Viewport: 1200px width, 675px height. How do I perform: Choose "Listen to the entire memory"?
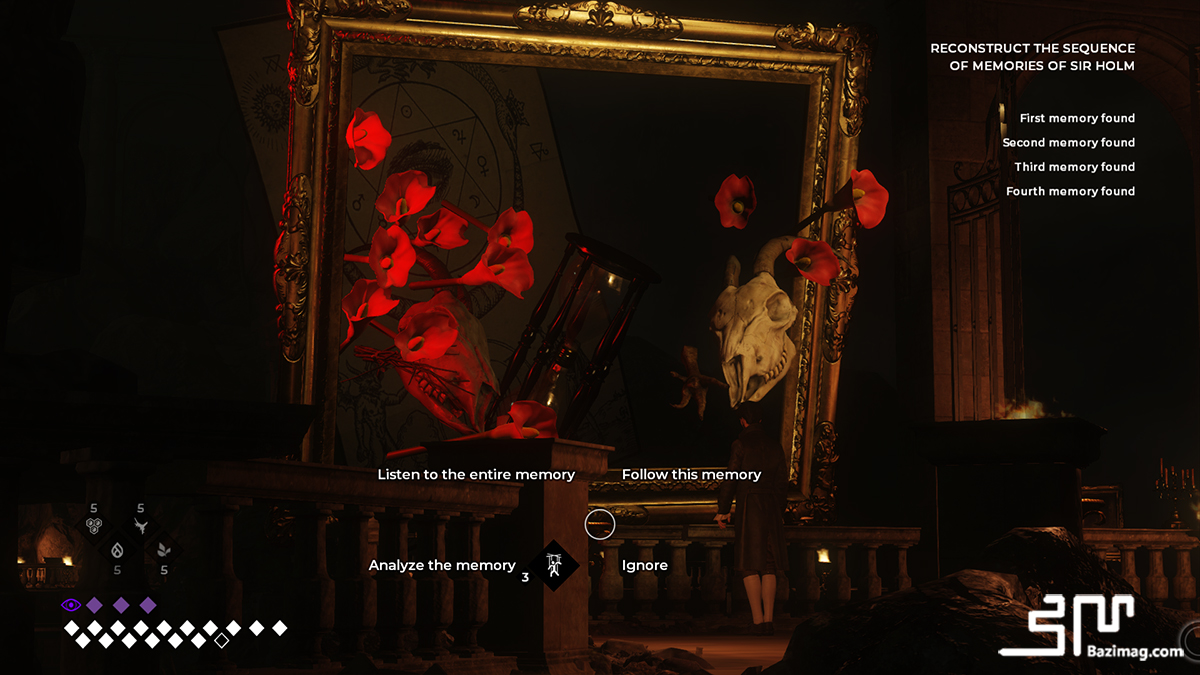coord(476,475)
